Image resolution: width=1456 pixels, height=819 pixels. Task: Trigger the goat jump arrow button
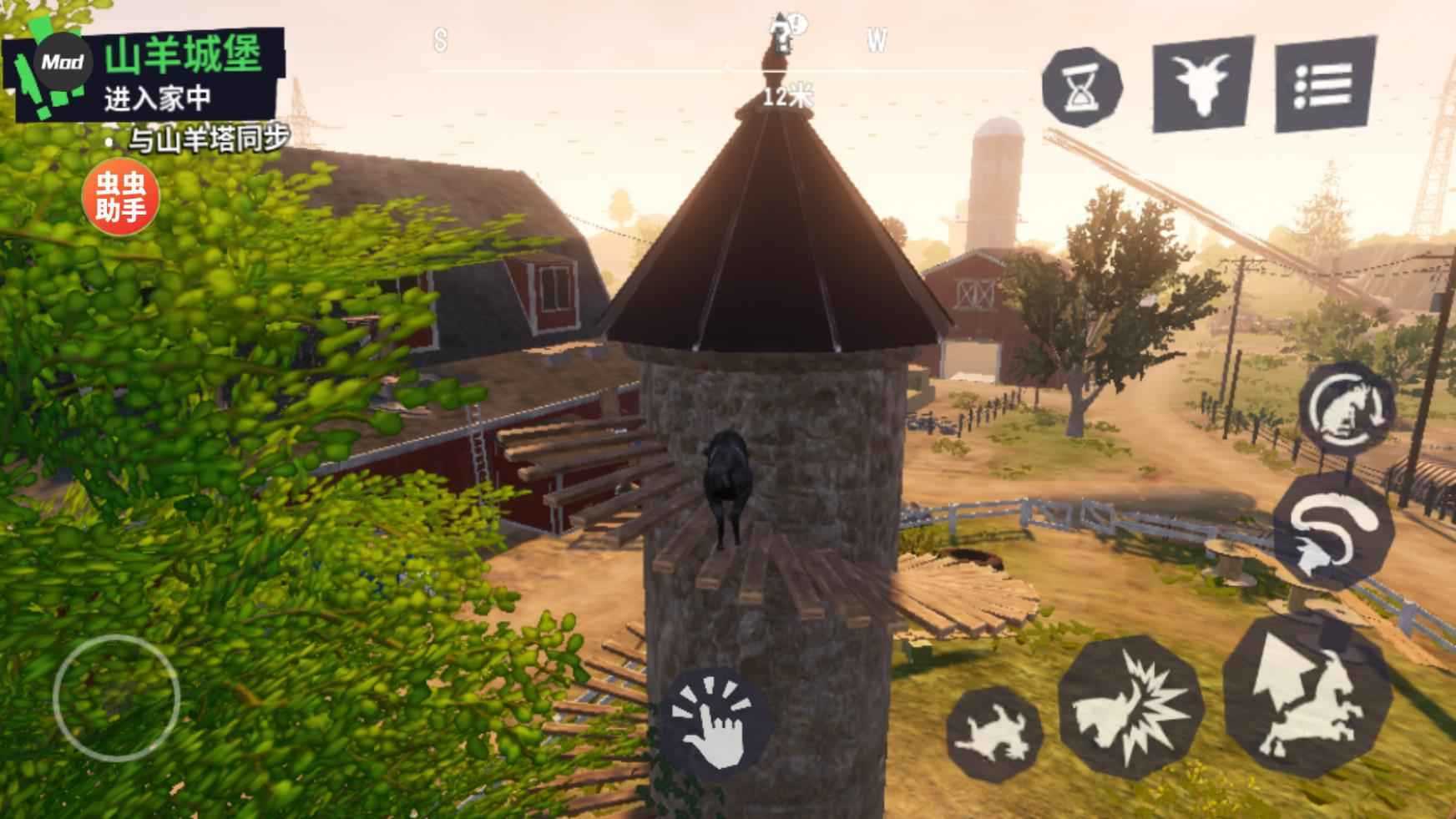(1307, 695)
